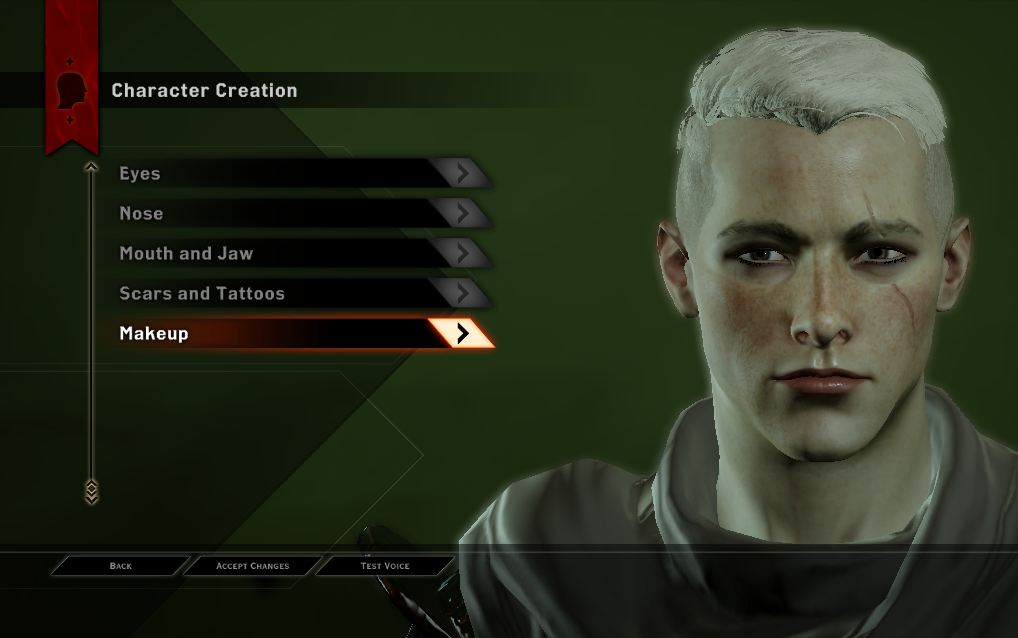Activate the Test Voice button
This screenshot has width=1018, height=638.
(x=385, y=566)
